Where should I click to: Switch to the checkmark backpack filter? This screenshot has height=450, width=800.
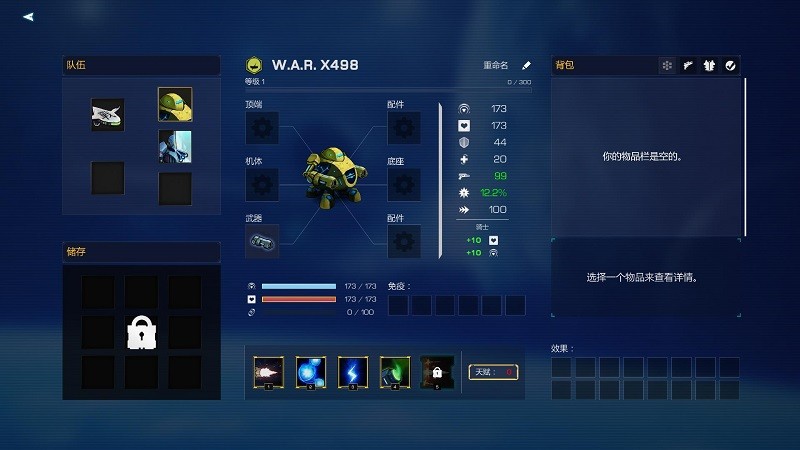point(730,66)
